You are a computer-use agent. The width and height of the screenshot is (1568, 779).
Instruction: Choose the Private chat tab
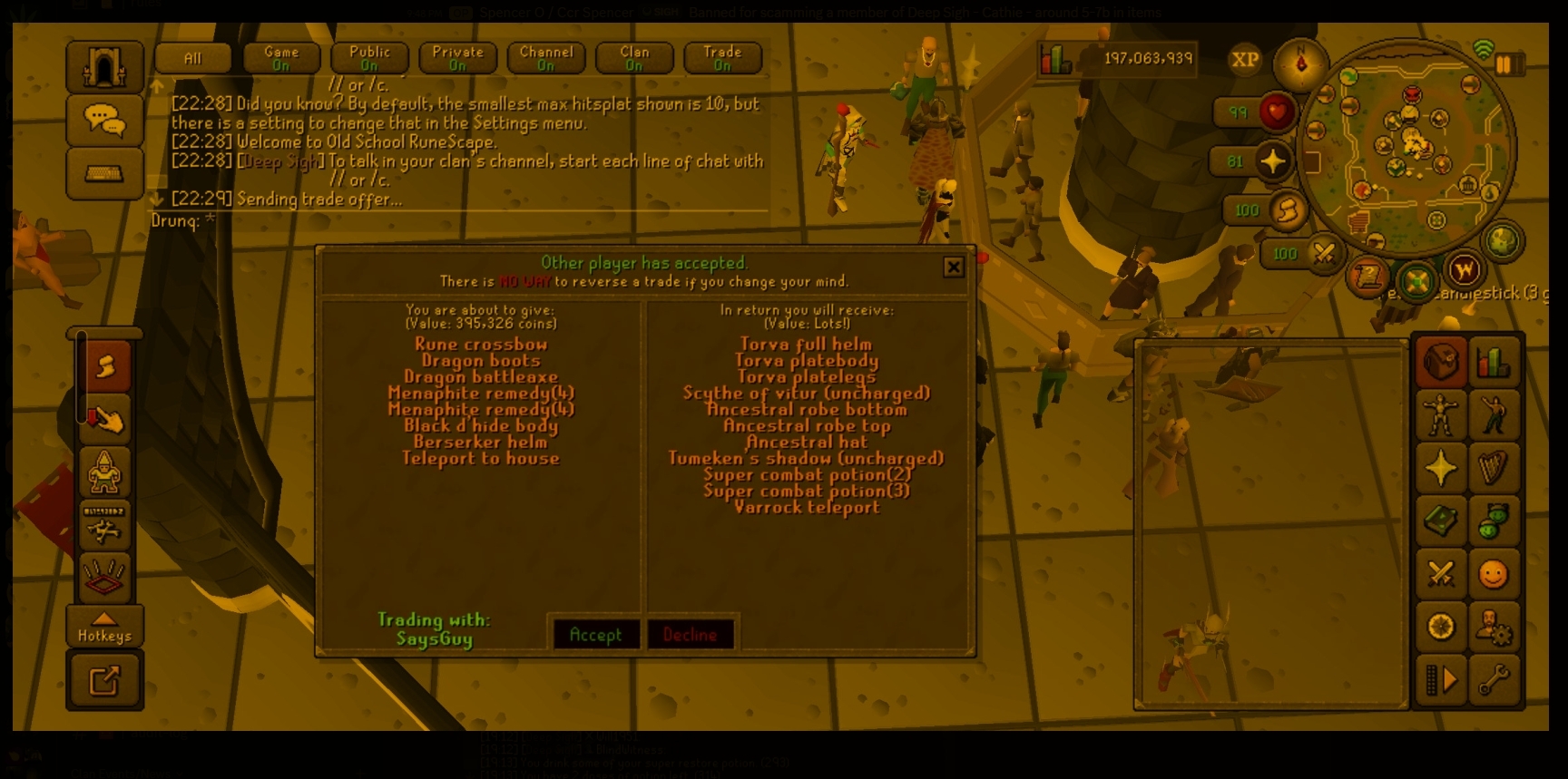click(457, 58)
